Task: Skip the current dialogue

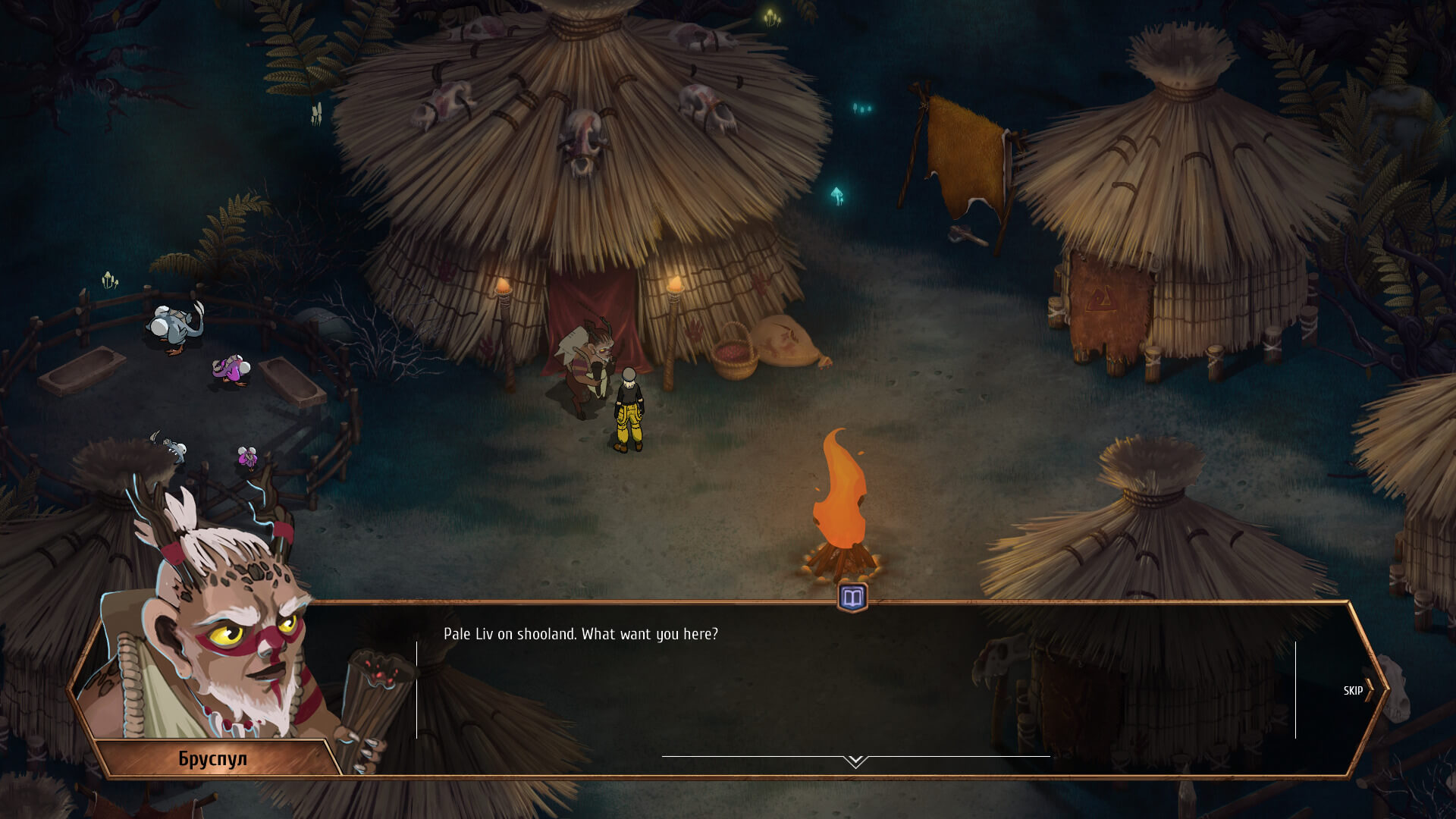Action: tap(1357, 691)
